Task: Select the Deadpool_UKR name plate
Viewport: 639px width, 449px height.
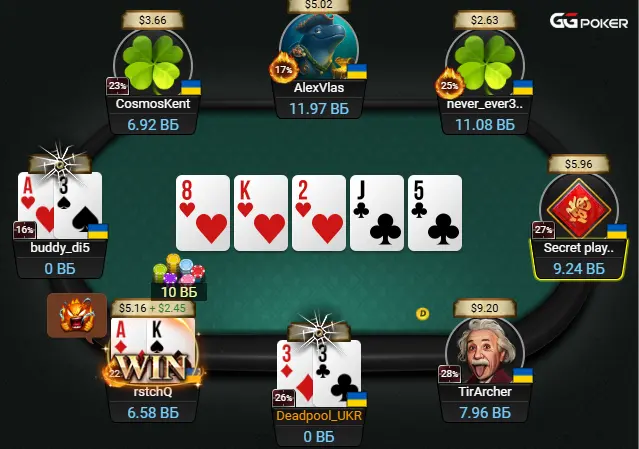Action: tap(319, 415)
